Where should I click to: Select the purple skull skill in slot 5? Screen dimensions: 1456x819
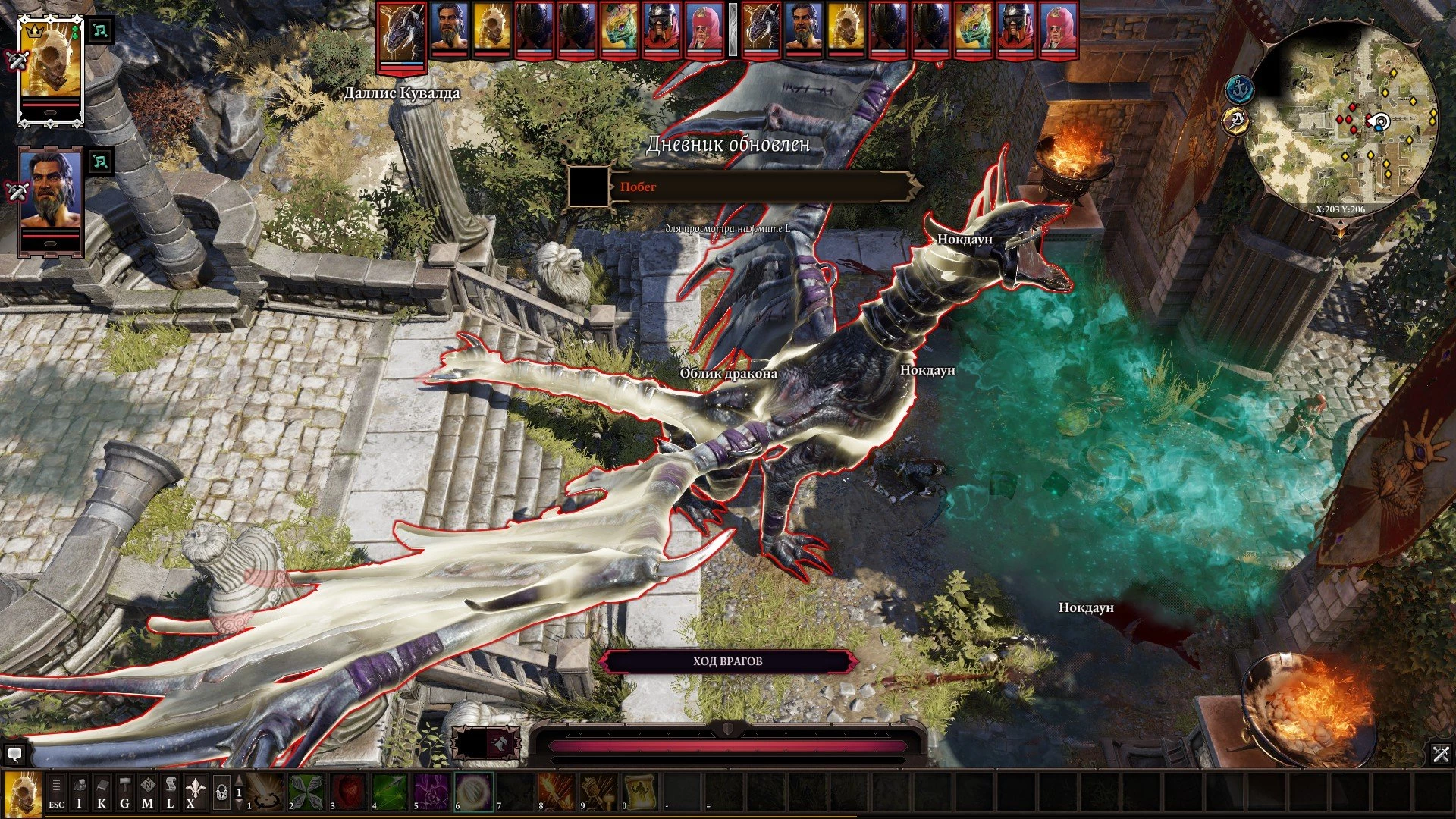pos(431,792)
